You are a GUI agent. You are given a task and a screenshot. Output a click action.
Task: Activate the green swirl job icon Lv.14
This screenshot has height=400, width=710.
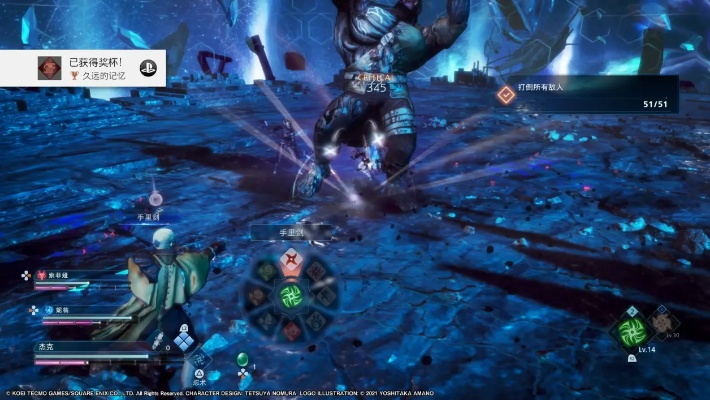pos(632,331)
